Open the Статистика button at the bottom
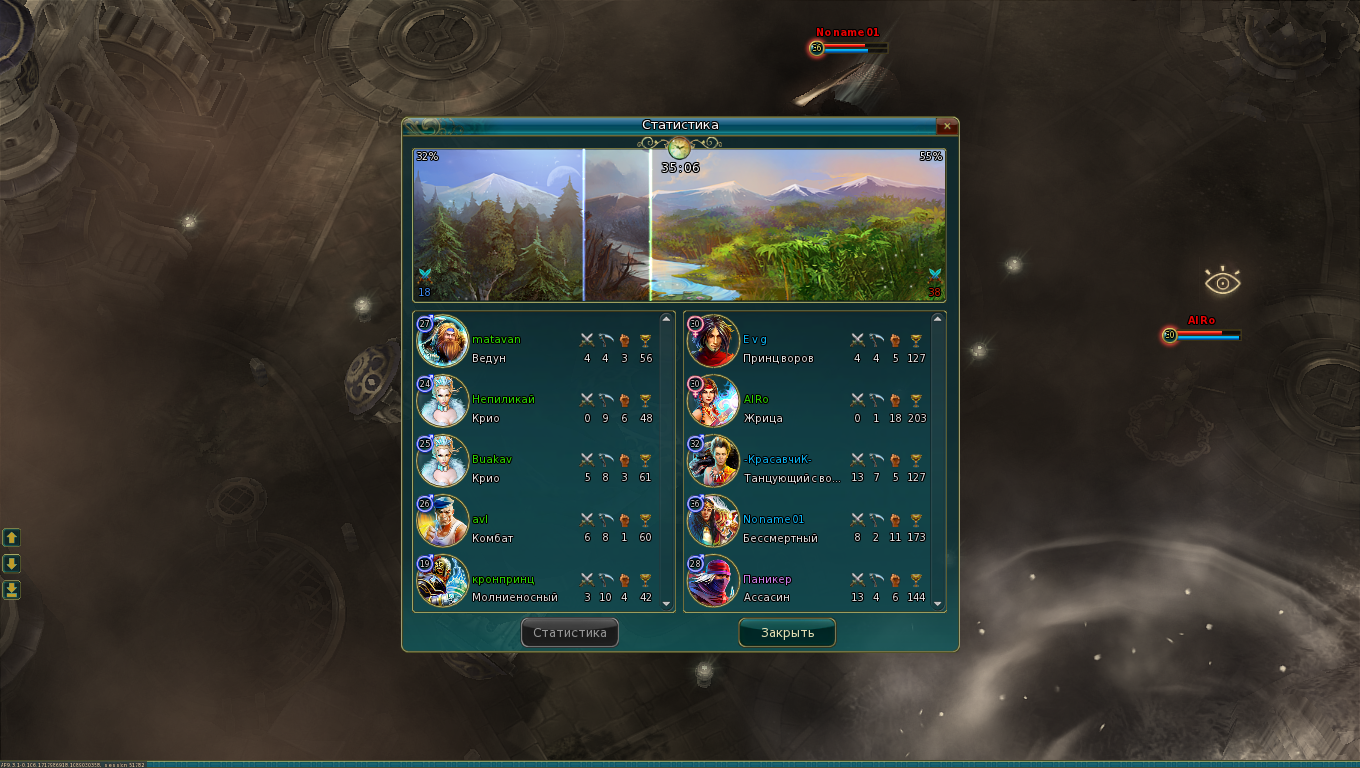 (570, 632)
